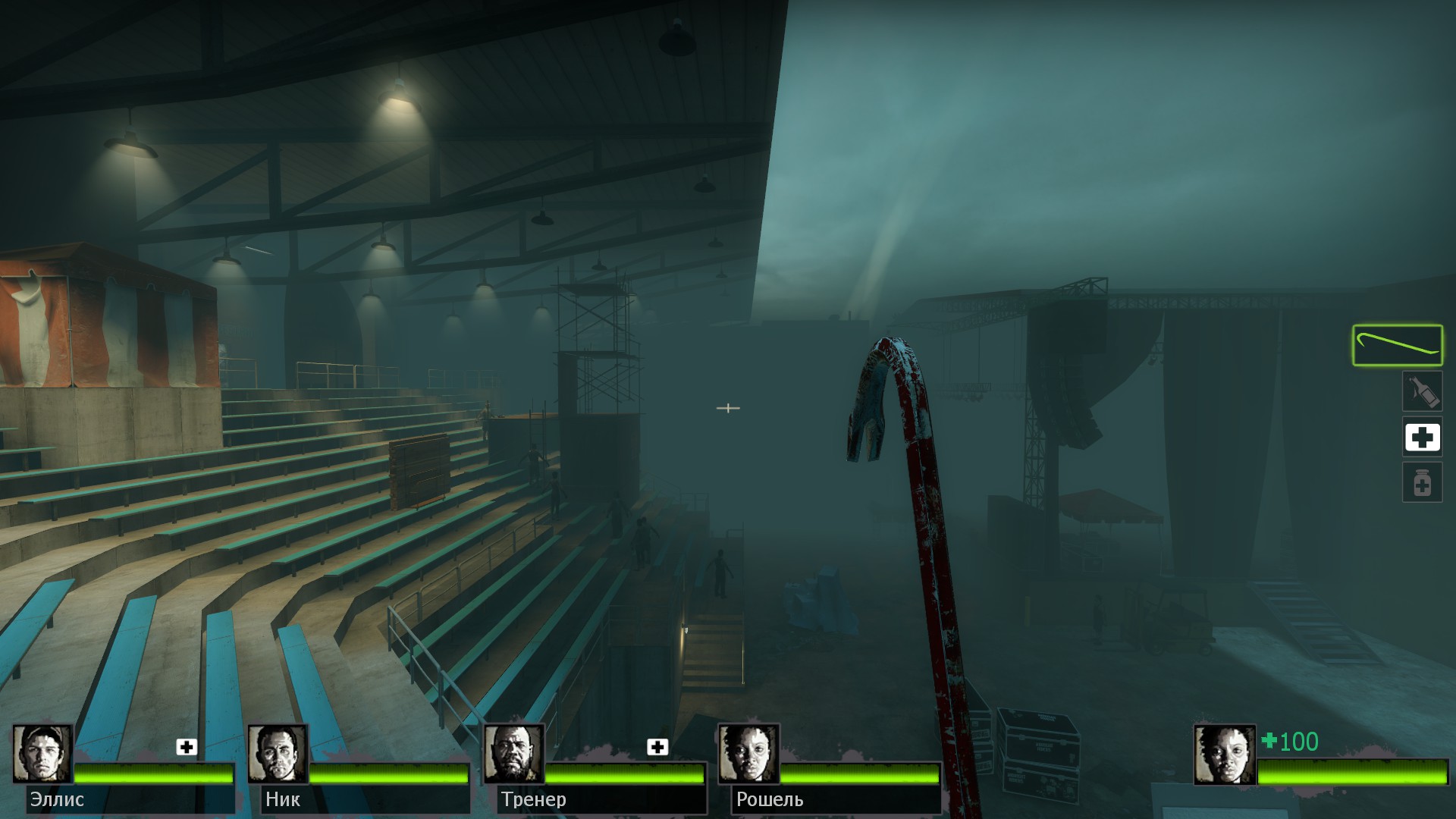
Task: Select the crowbar weapon slot
Action: [x=1397, y=345]
